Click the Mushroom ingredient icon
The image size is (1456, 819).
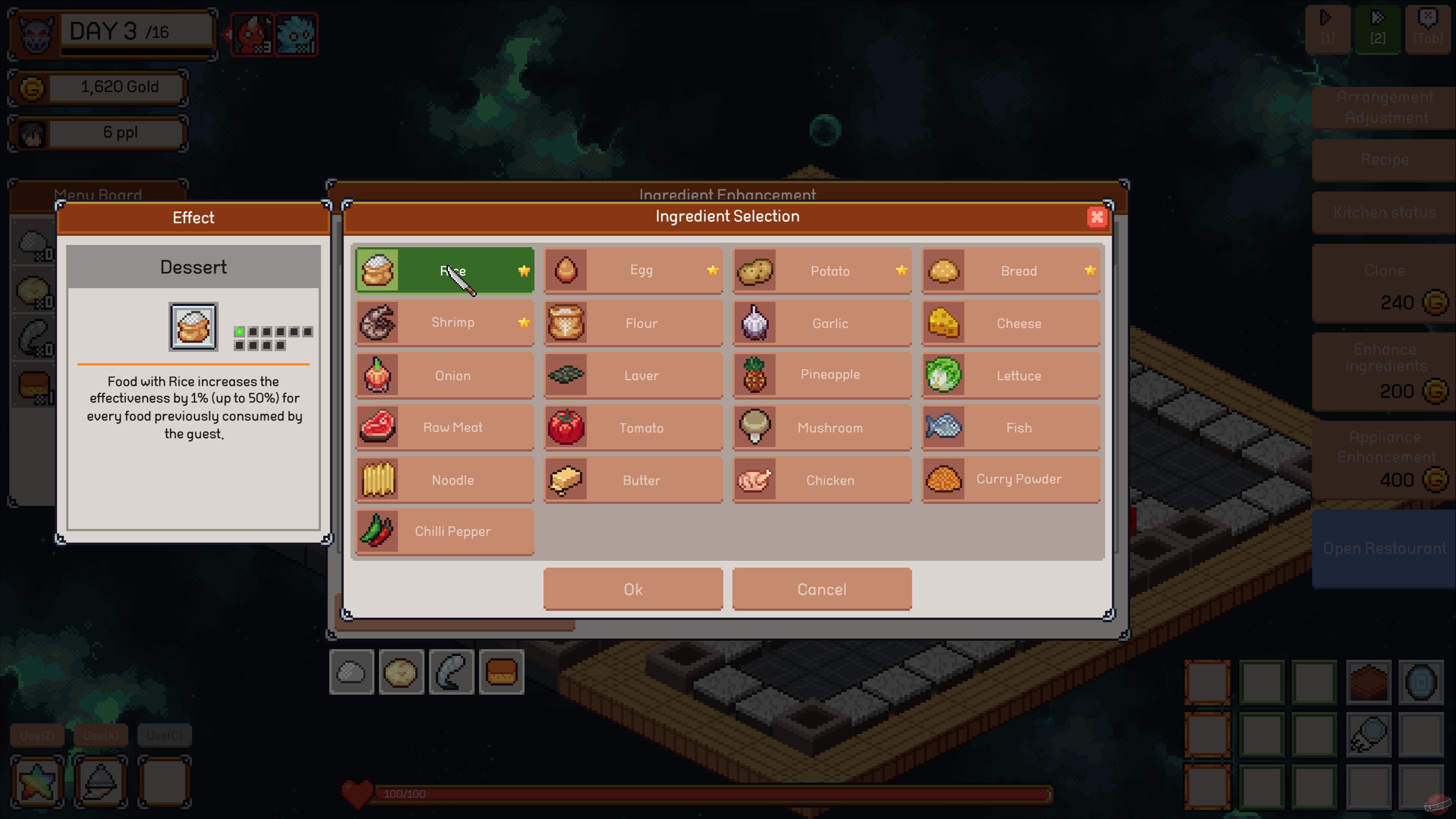pyautogui.click(x=756, y=427)
